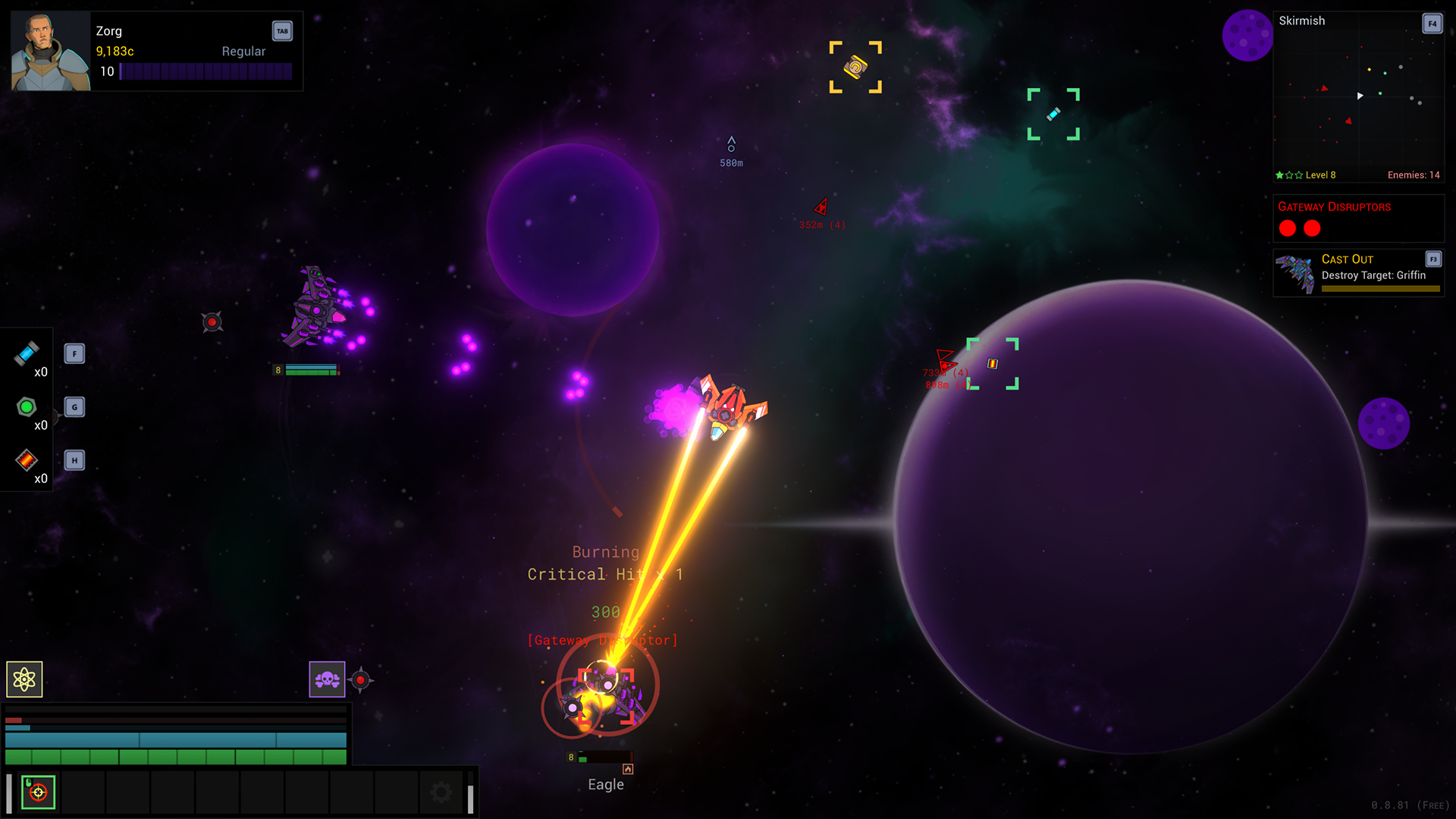Click the Destroy Target: Griffin objective text
Viewport: 1456px width, 819px height.
1375,275
